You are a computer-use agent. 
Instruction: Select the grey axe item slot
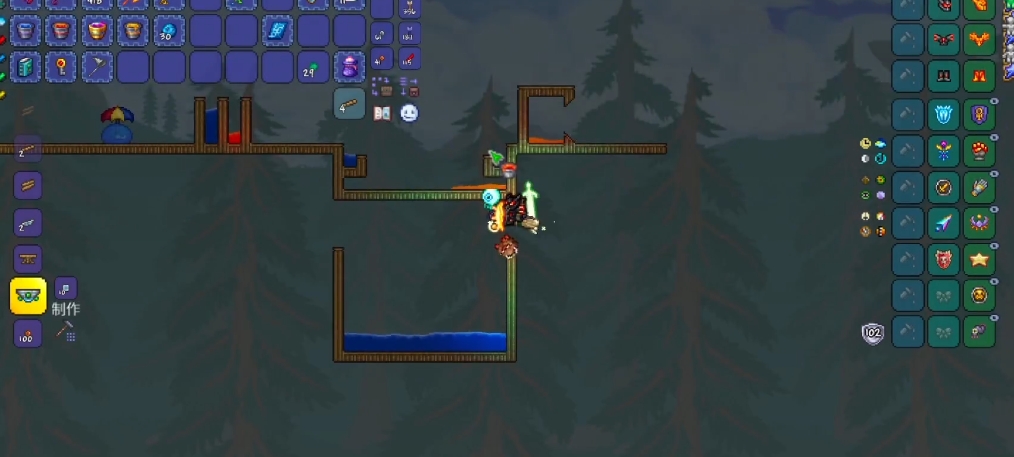tap(97, 67)
